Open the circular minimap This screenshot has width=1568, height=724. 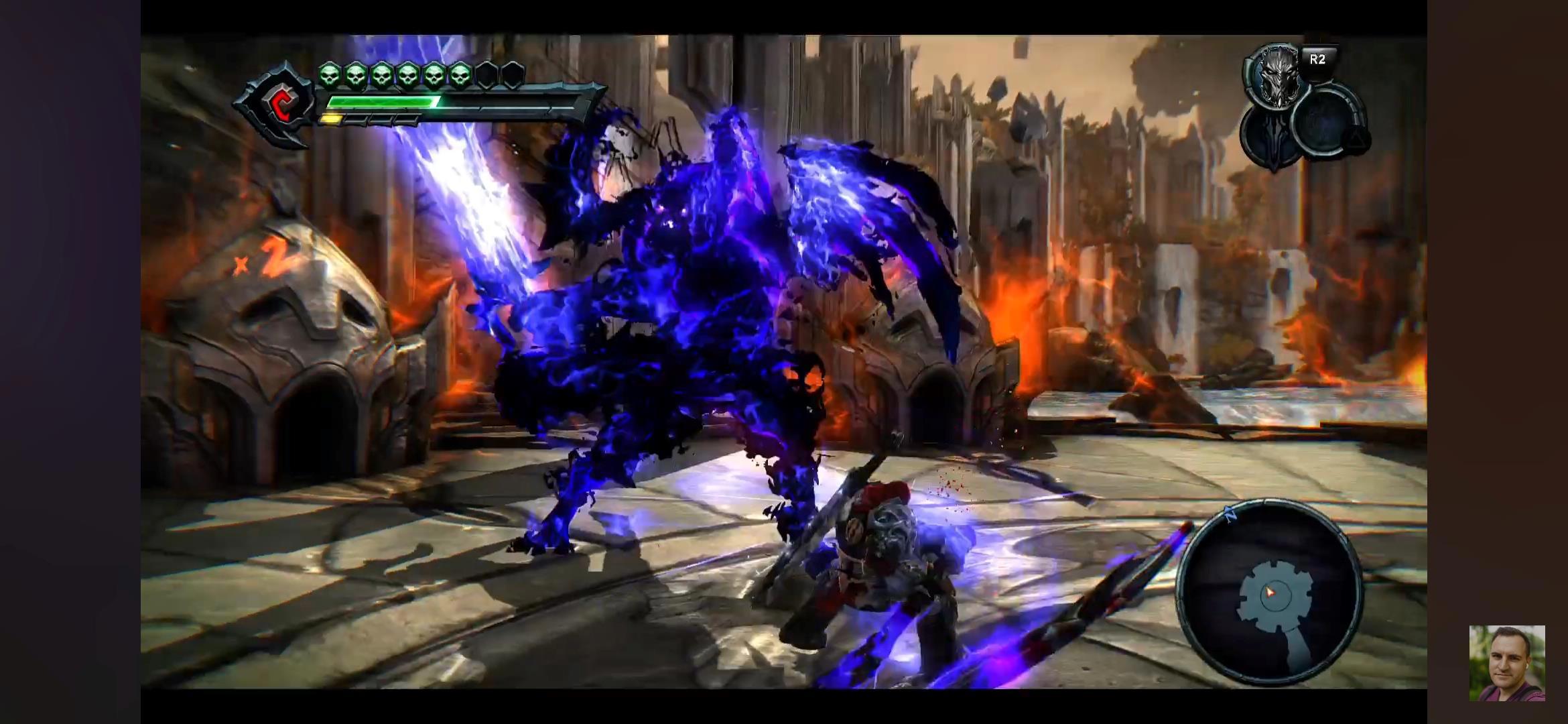(1270, 591)
